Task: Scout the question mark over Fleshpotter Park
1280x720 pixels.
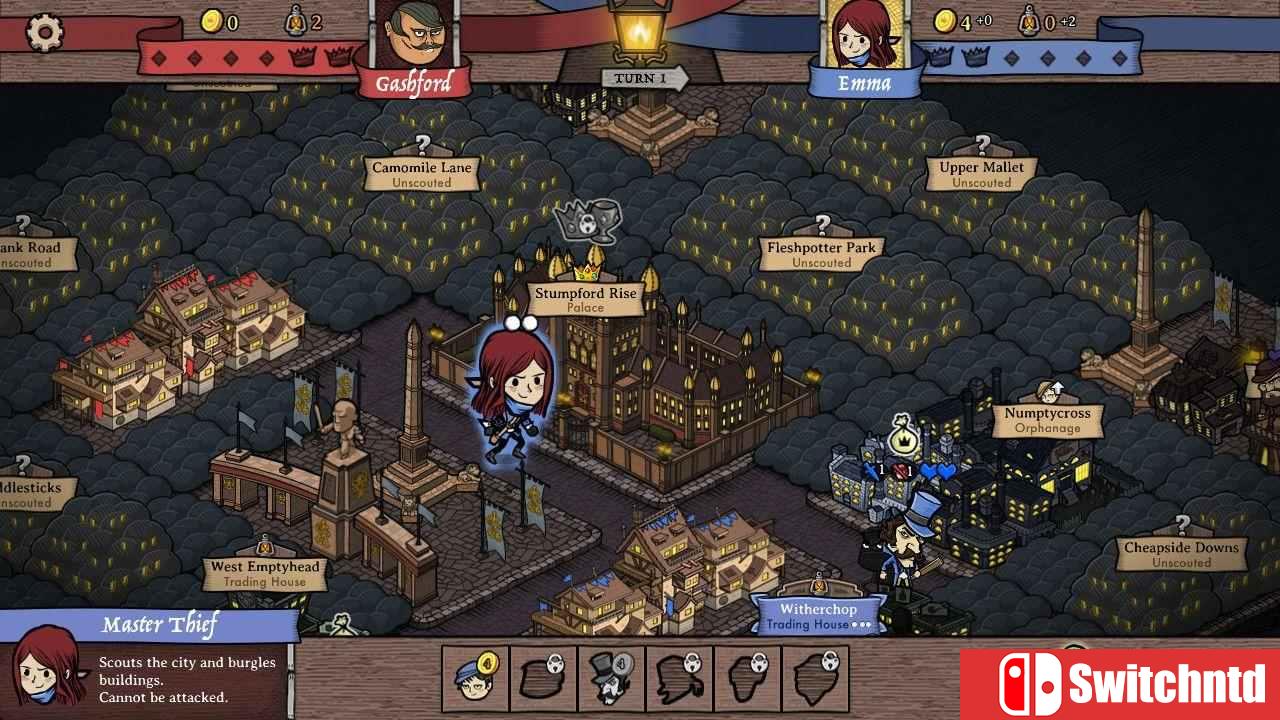Action: (822, 223)
